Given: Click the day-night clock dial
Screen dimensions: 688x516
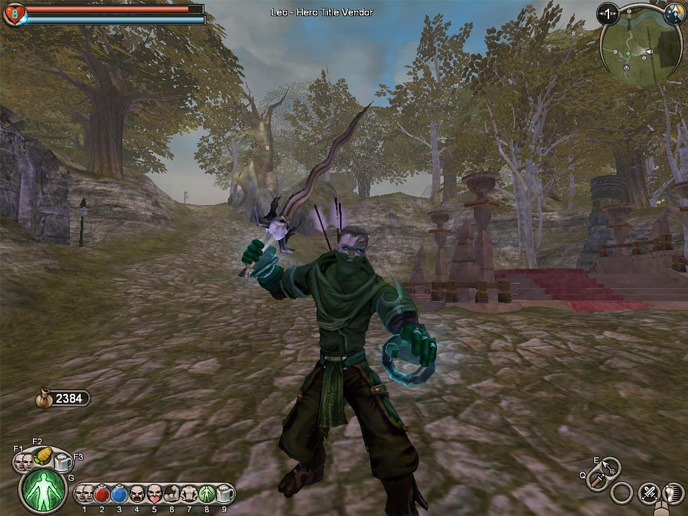Looking at the screenshot, I should coord(673,15).
